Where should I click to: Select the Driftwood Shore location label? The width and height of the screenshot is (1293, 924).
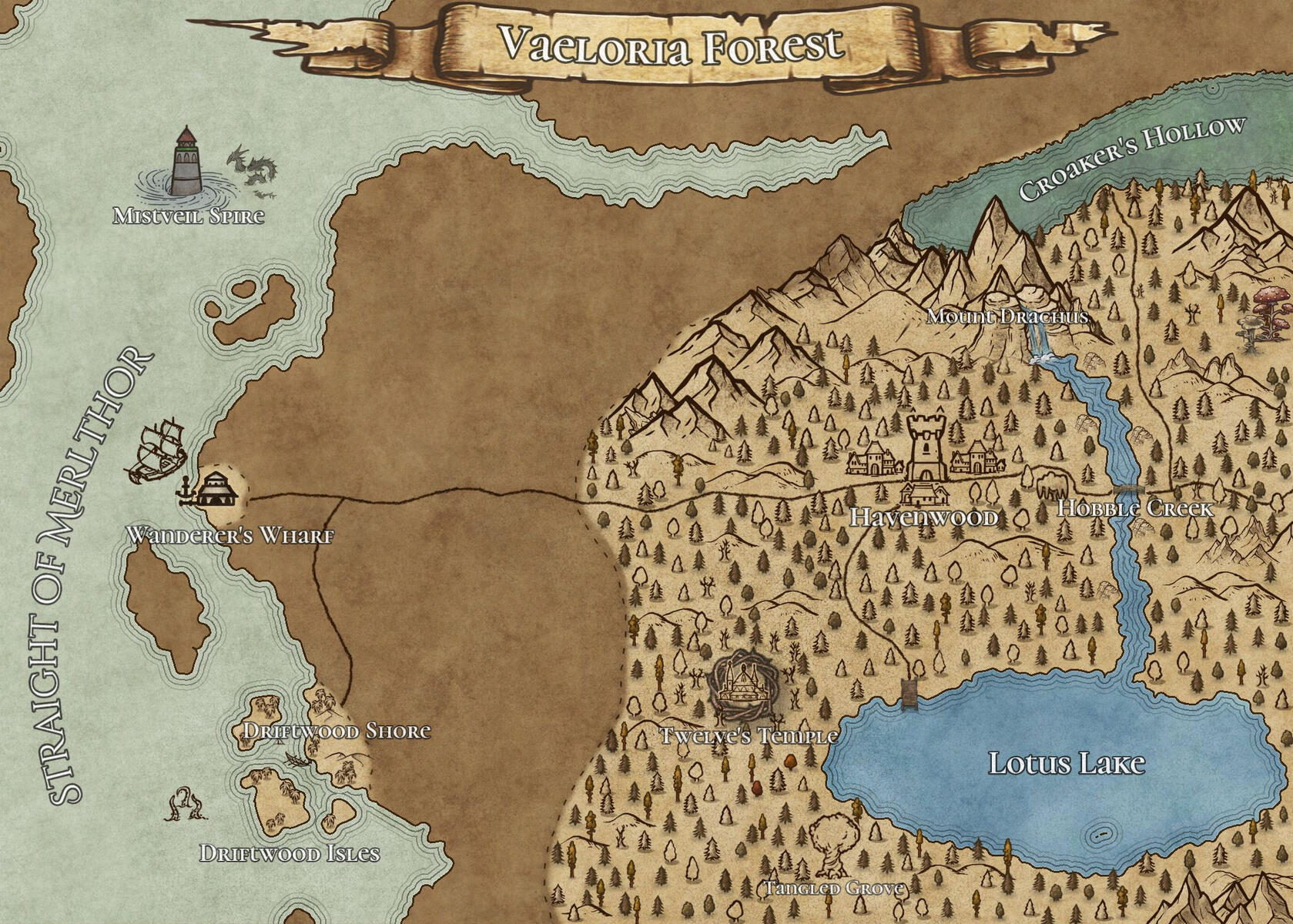point(337,731)
